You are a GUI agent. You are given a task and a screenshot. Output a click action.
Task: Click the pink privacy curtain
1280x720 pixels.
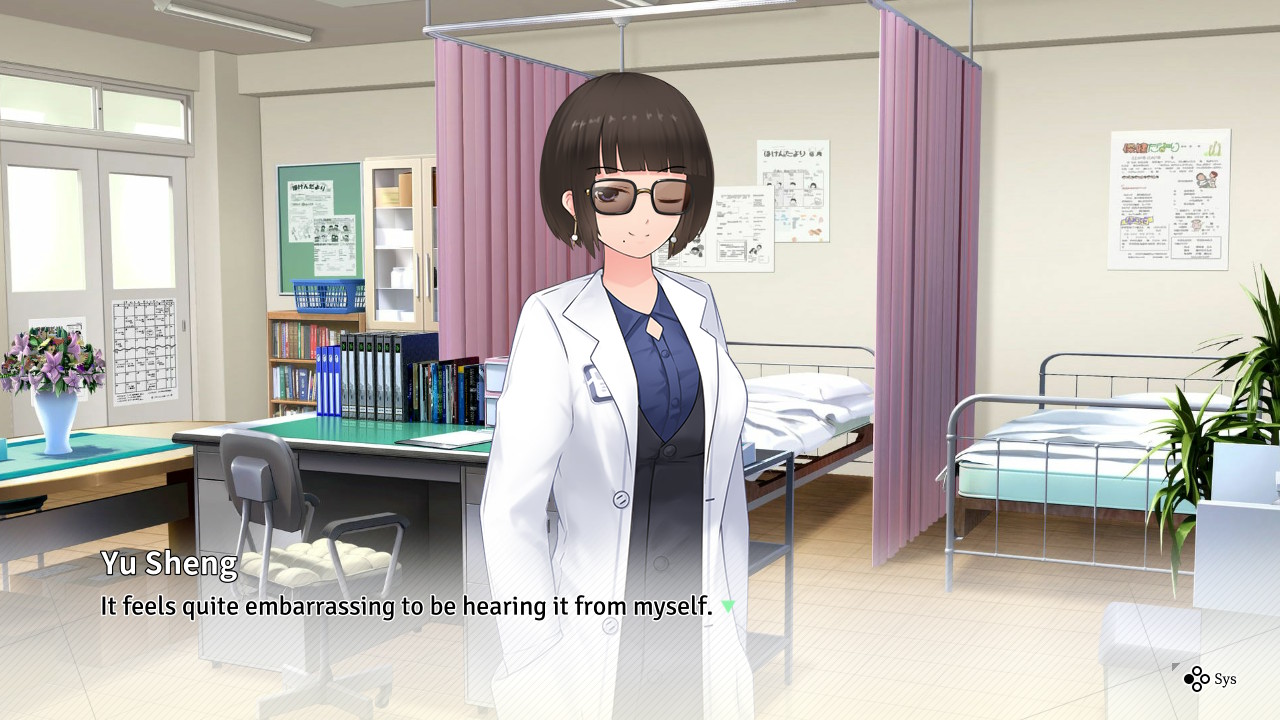(910, 250)
